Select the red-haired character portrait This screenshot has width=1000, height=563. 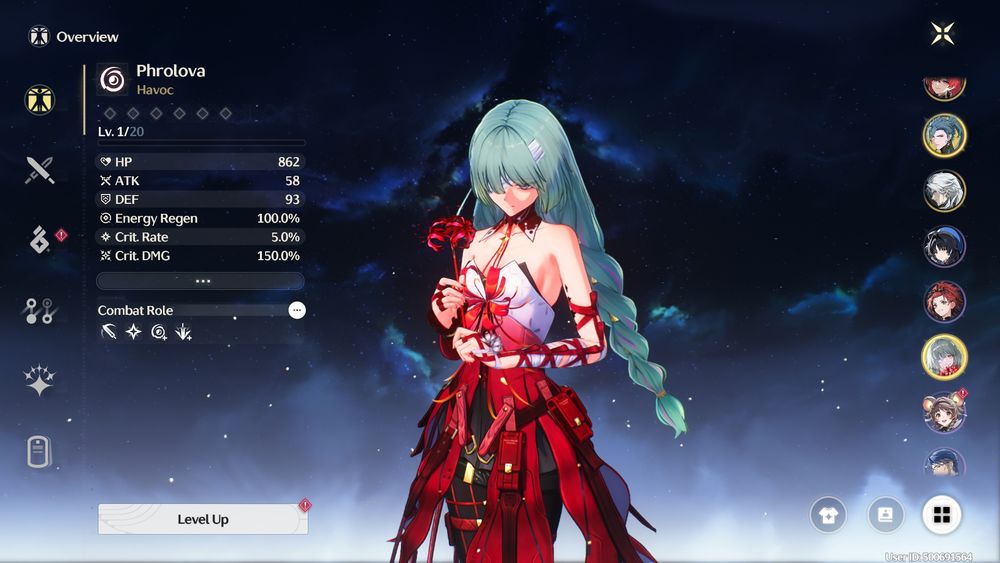944,301
